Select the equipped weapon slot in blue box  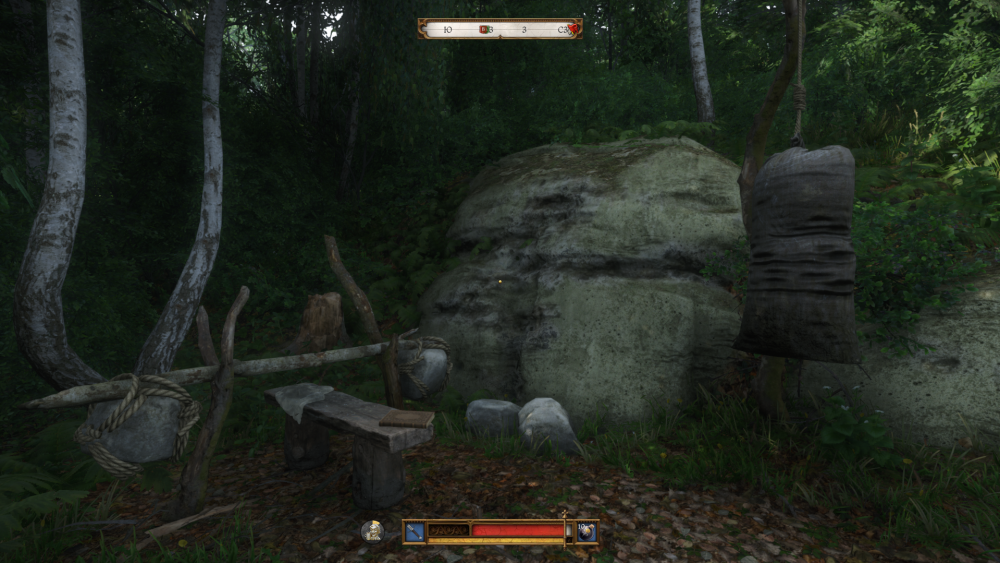tap(415, 531)
